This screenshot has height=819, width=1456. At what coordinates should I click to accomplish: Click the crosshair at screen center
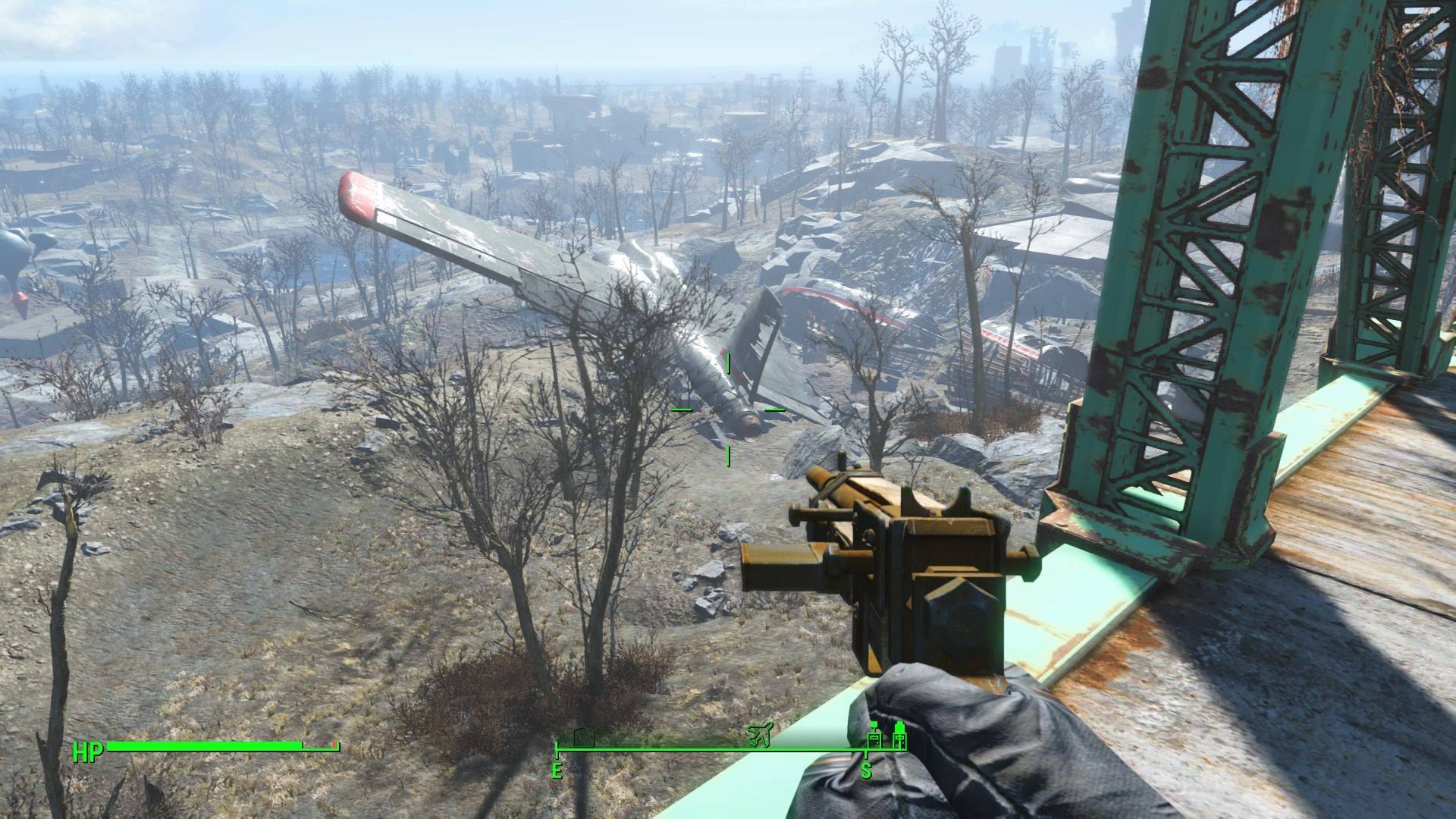[728, 409]
